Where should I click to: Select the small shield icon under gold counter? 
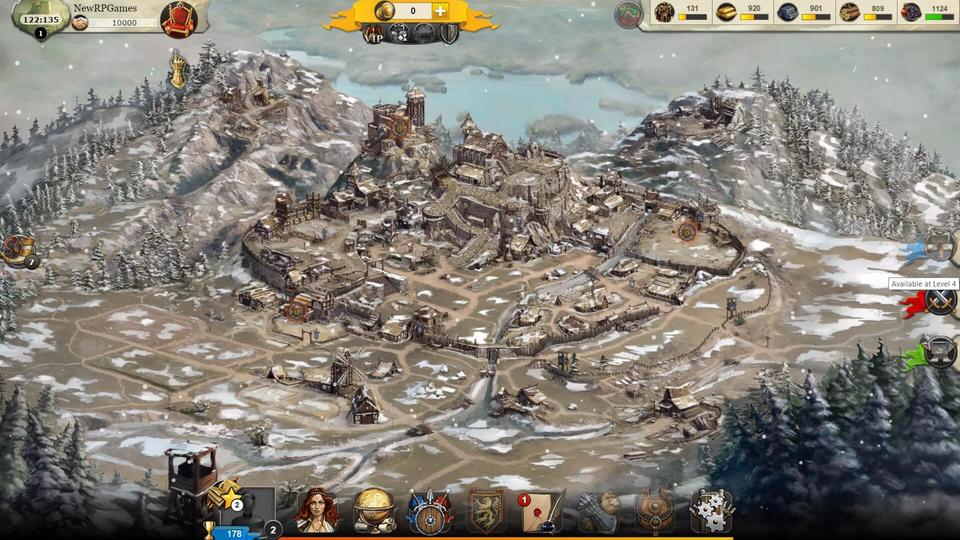click(x=449, y=34)
